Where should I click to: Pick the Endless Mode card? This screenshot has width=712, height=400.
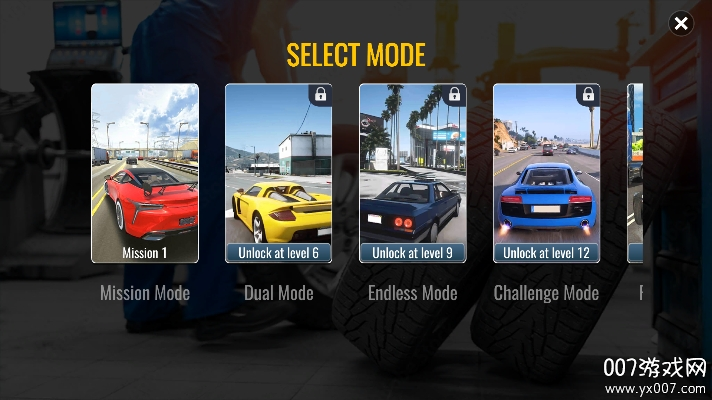(413, 173)
